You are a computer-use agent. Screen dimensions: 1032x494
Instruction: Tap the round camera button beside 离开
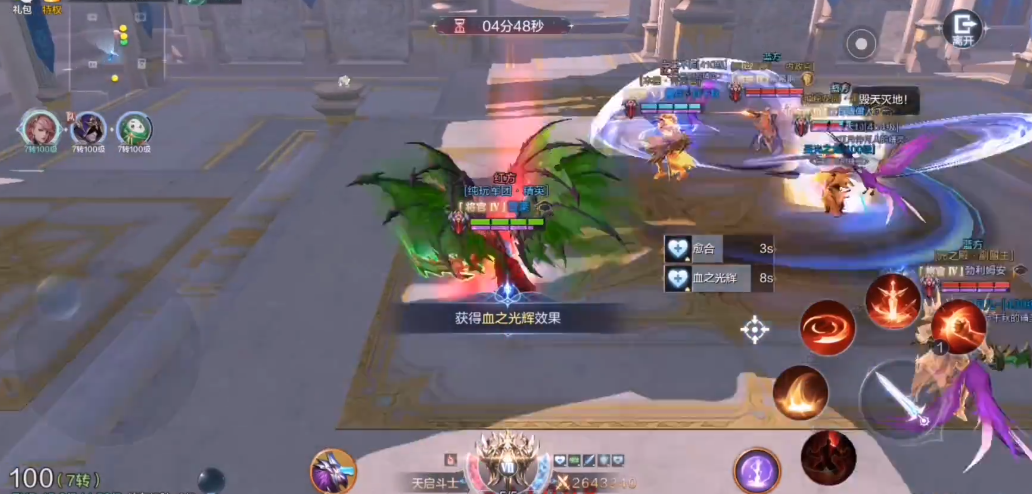pos(860,43)
